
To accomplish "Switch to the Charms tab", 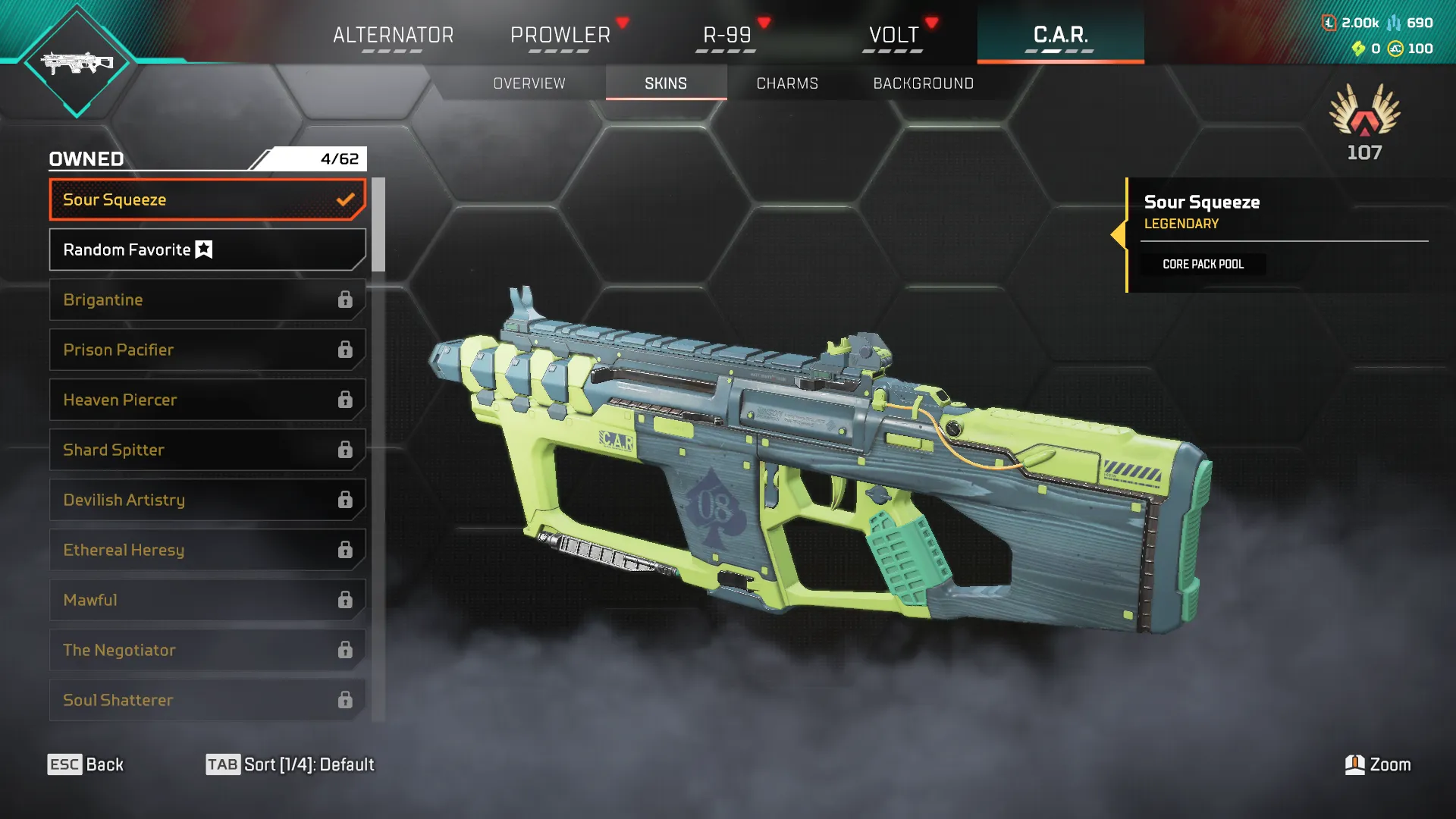I will [x=786, y=83].
